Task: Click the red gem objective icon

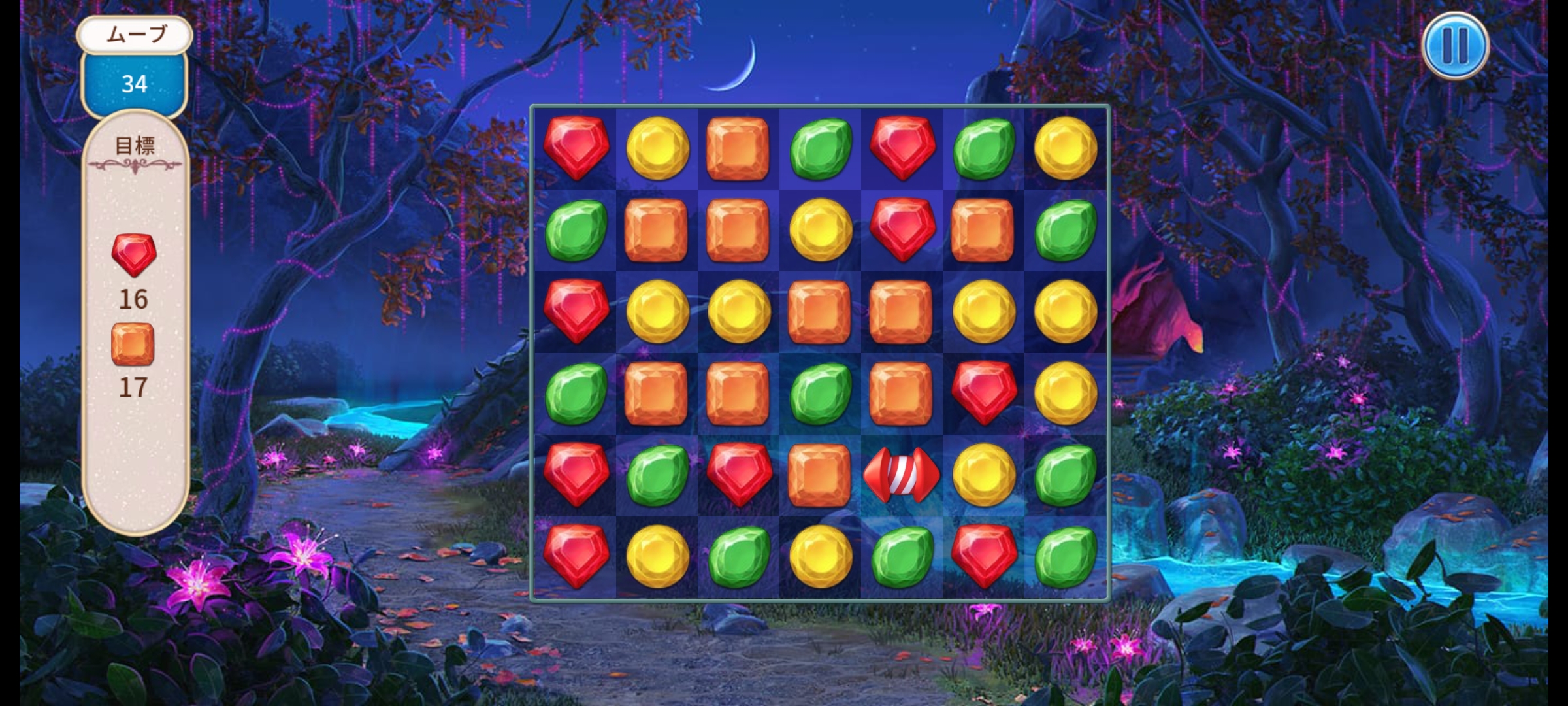Action: point(134,254)
